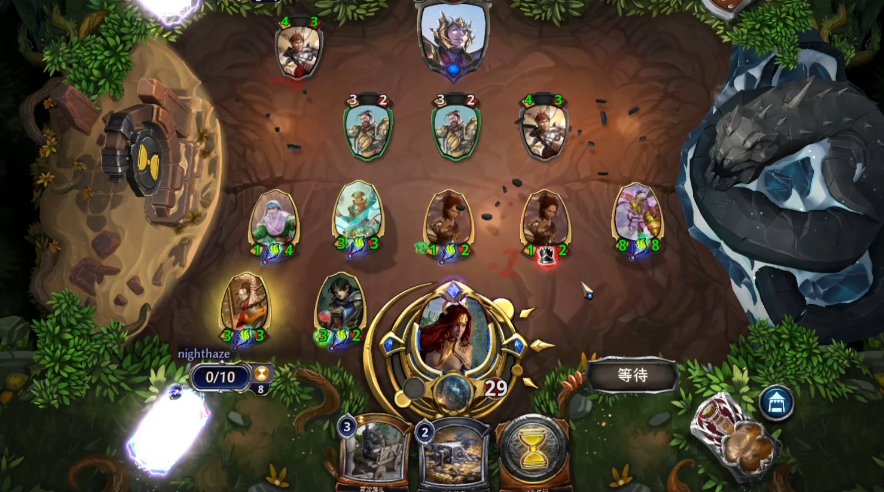Pick the dark-haired armored 3/2 unit
The height and width of the screenshot is (492, 884).
click(x=340, y=307)
